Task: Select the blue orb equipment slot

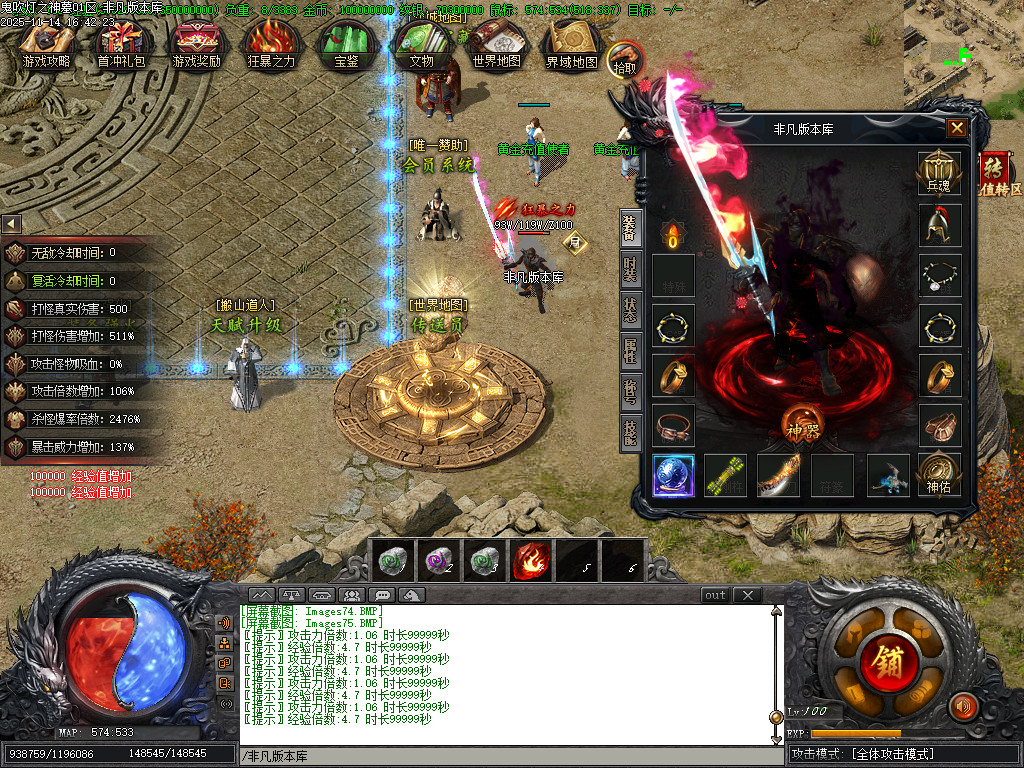Action: pyautogui.click(x=673, y=475)
